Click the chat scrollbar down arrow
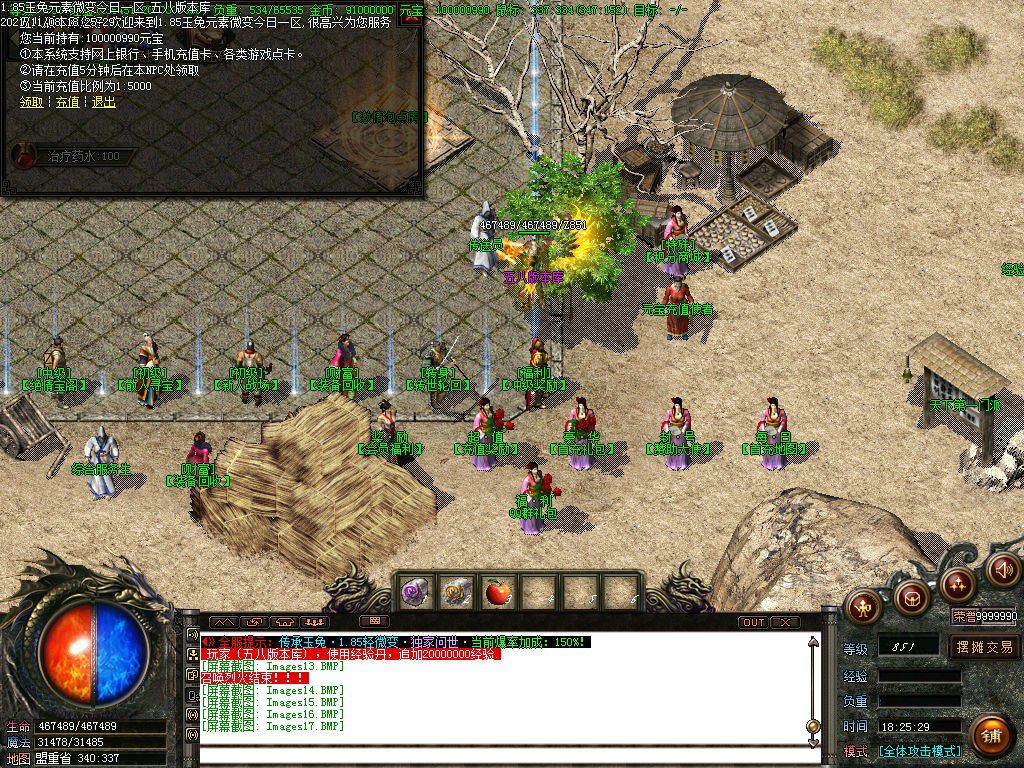Image resolution: width=1024 pixels, height=768 pixels. point(813,740)
